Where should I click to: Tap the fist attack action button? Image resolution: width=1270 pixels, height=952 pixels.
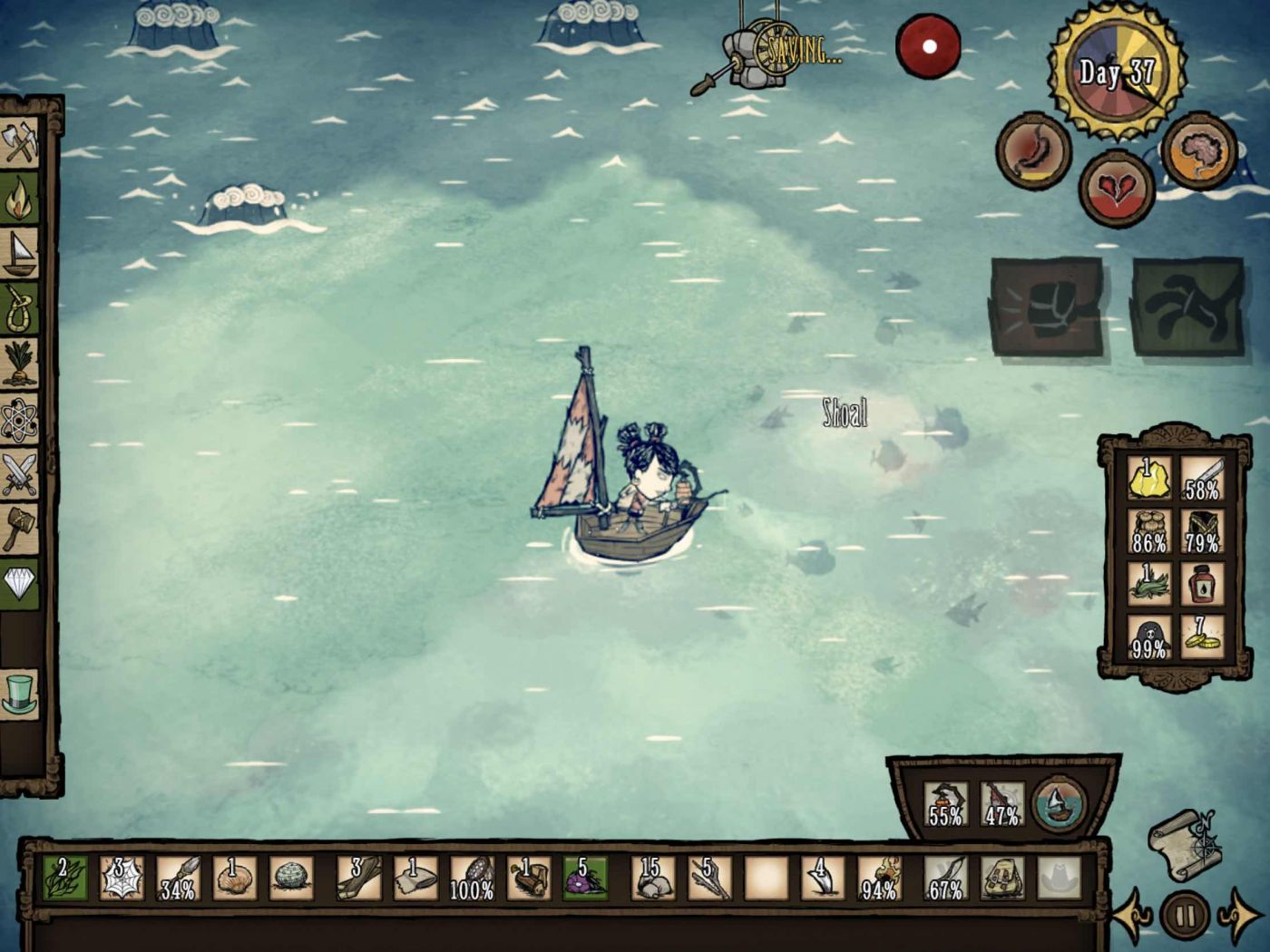coord(1048,307)
